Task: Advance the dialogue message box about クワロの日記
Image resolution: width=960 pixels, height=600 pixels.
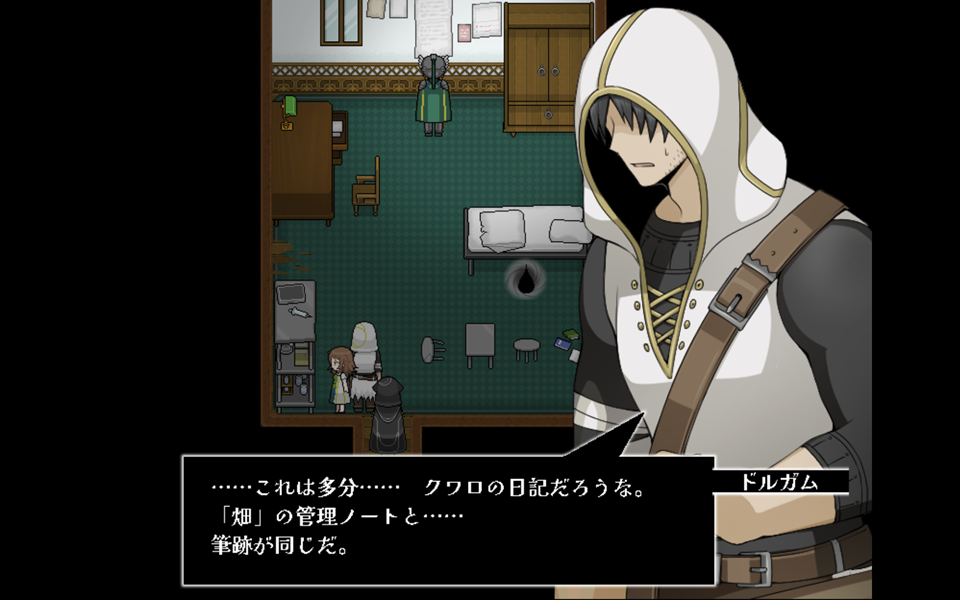Action: tap(448, 520)
